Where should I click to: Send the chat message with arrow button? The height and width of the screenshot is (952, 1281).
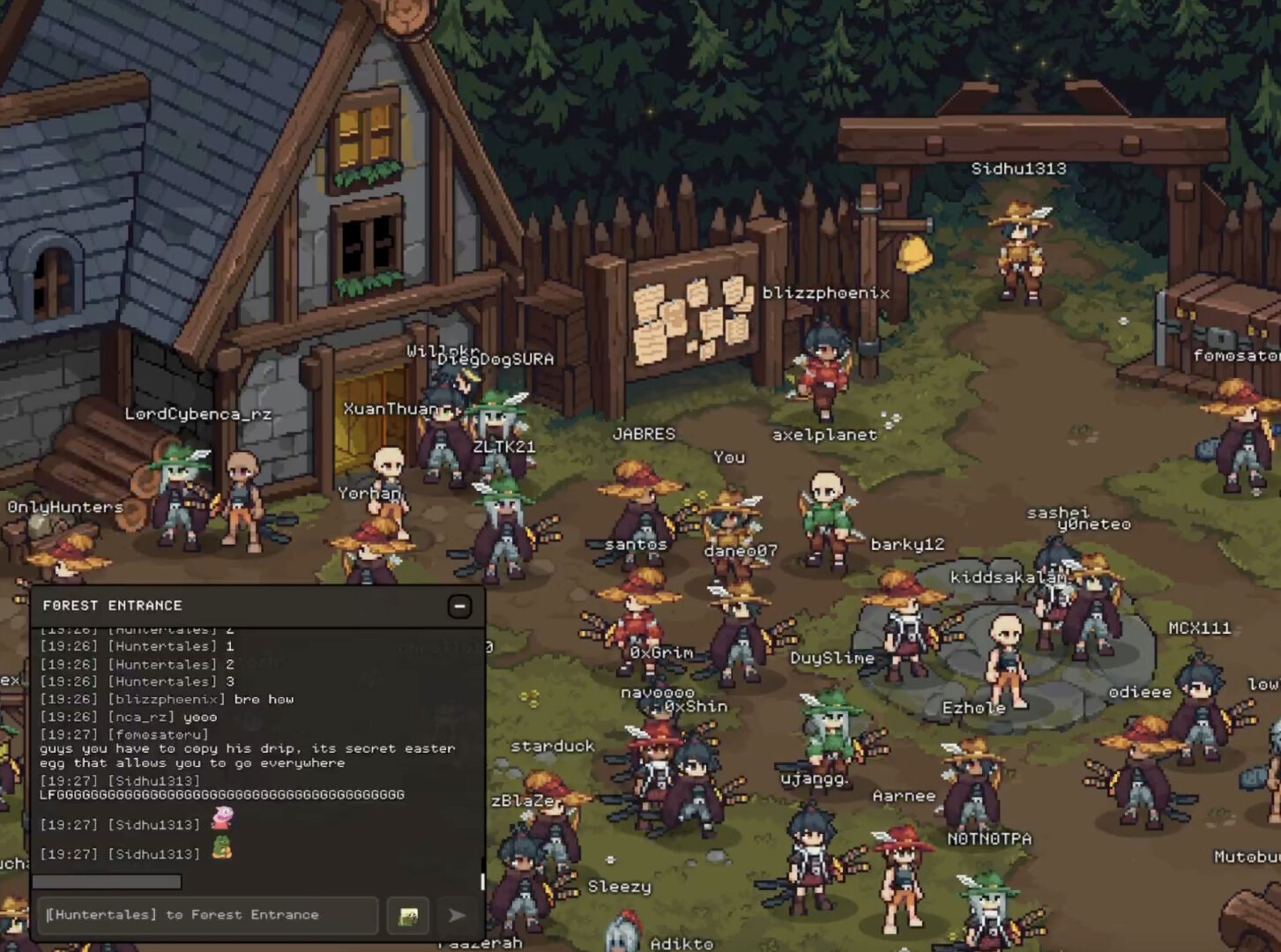457,916
